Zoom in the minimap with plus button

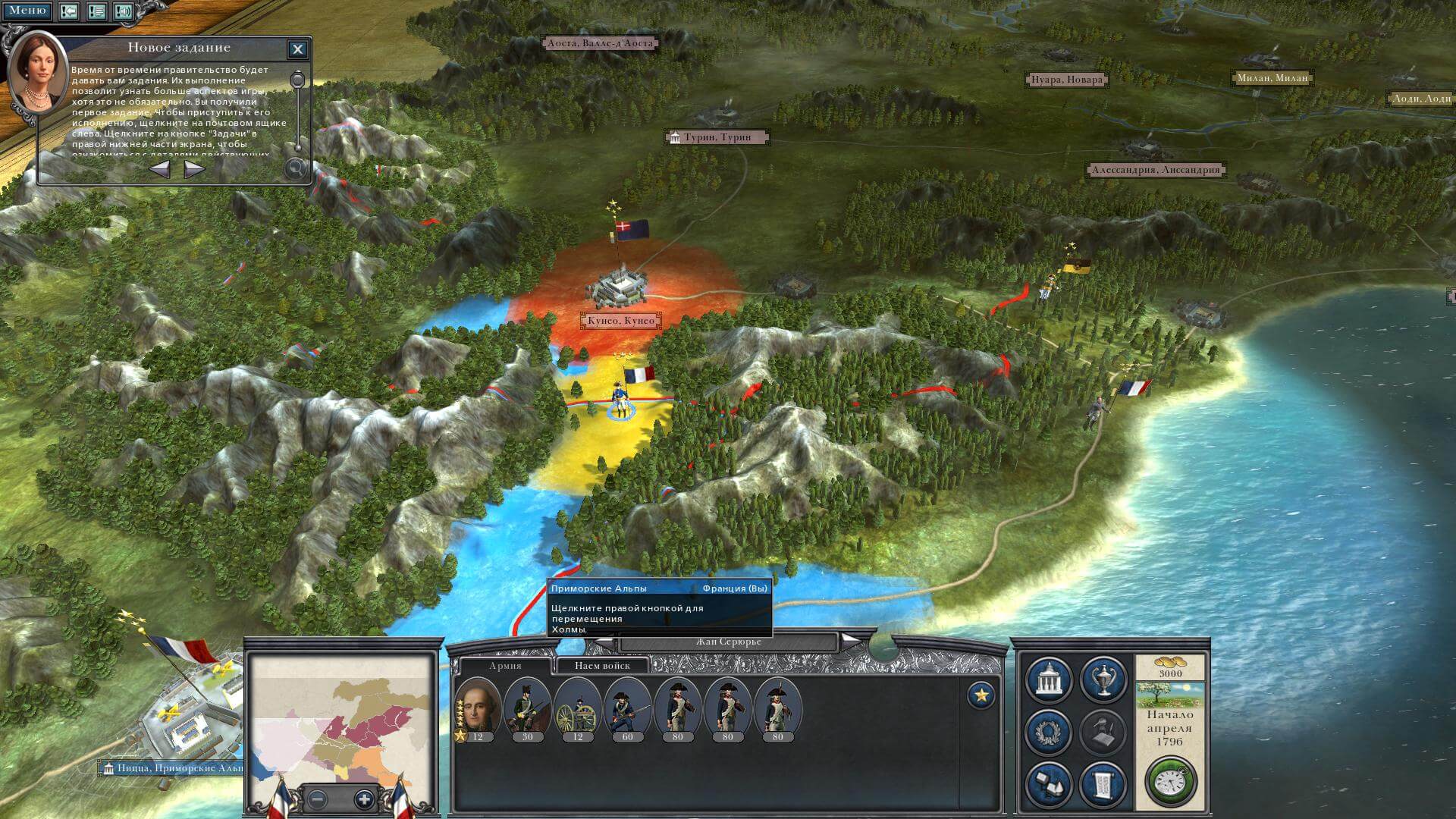364,799
